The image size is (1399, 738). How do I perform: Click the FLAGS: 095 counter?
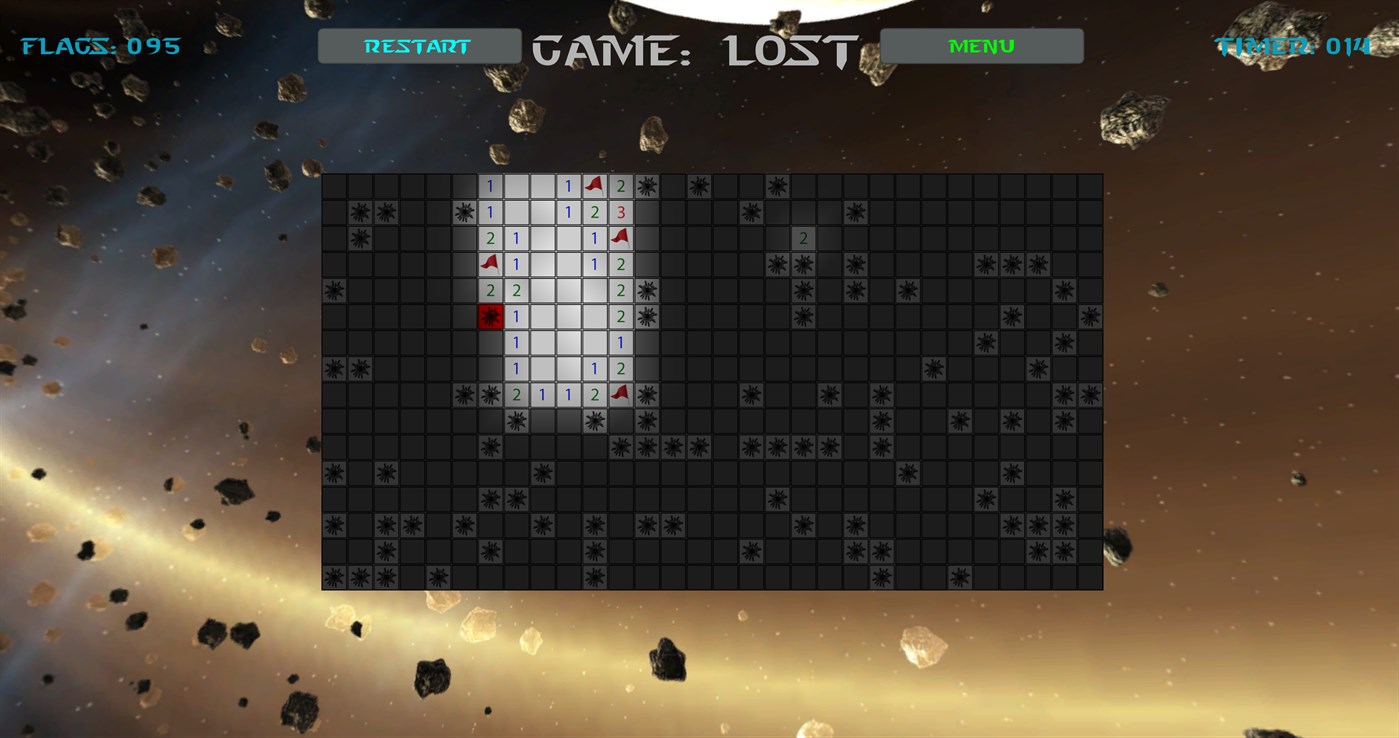click(98, 44)
